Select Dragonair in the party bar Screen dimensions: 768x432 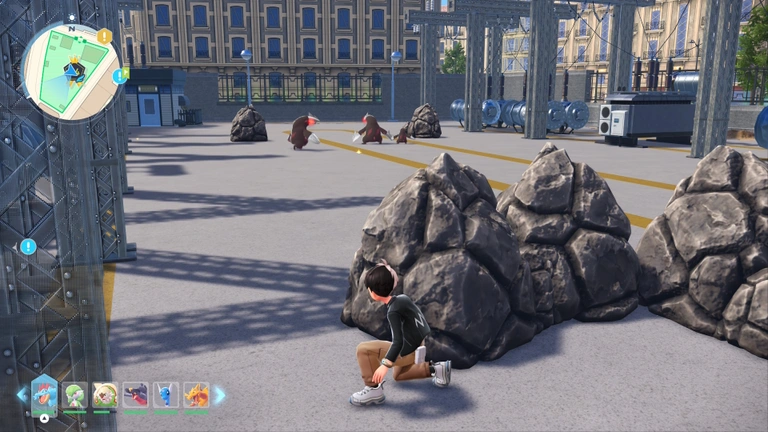165,395
